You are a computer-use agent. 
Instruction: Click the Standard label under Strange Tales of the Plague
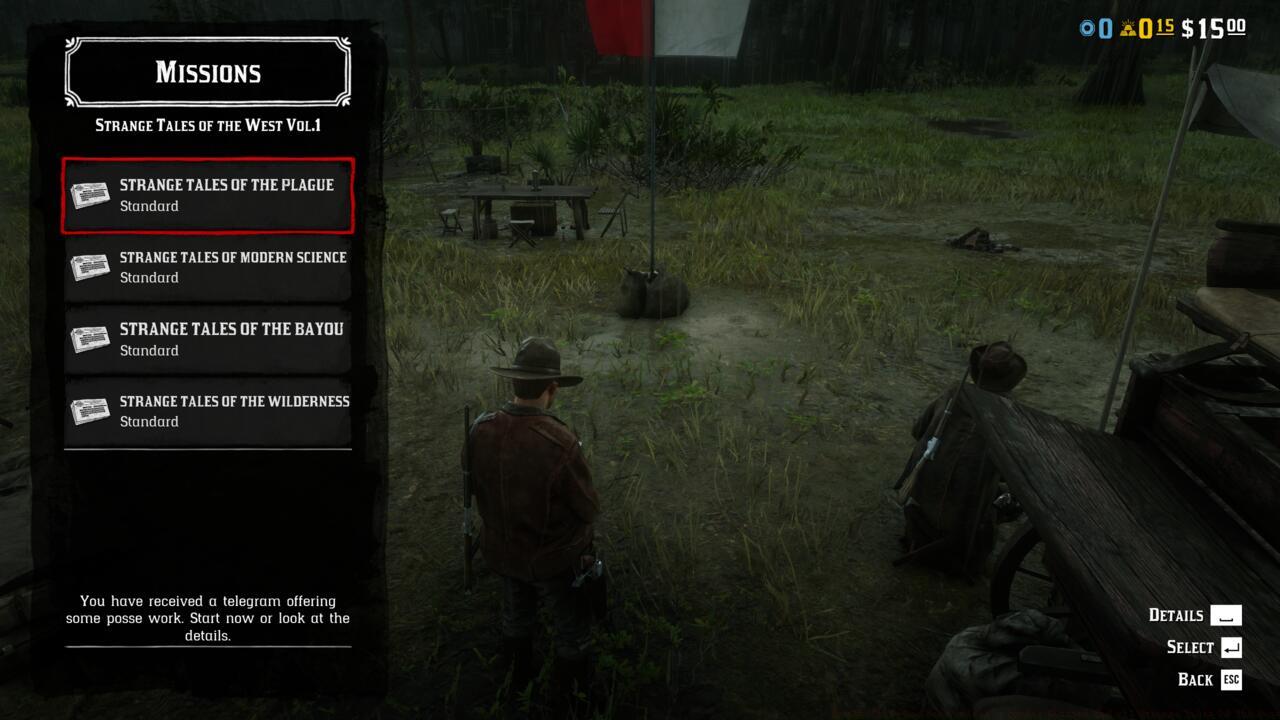pos(149,206)
